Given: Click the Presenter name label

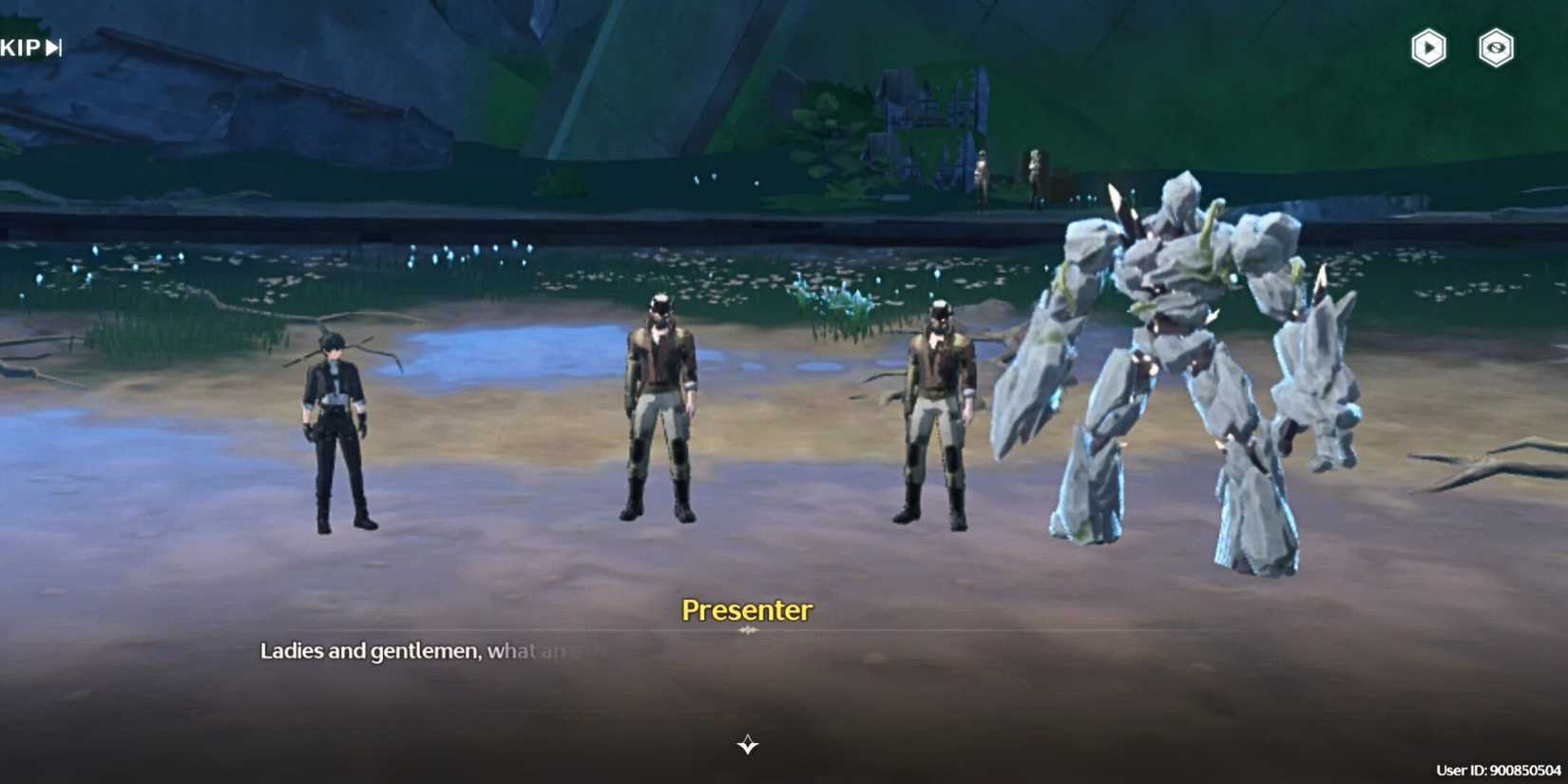Looking at the screenshot, I should (747, 611).
